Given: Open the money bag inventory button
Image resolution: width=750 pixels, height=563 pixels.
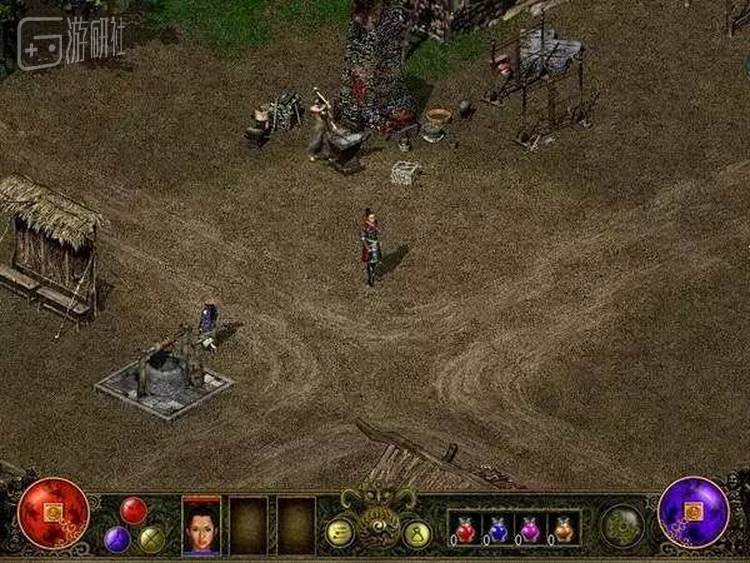Looking at the screenshot, I should click(x=417, y=534).
